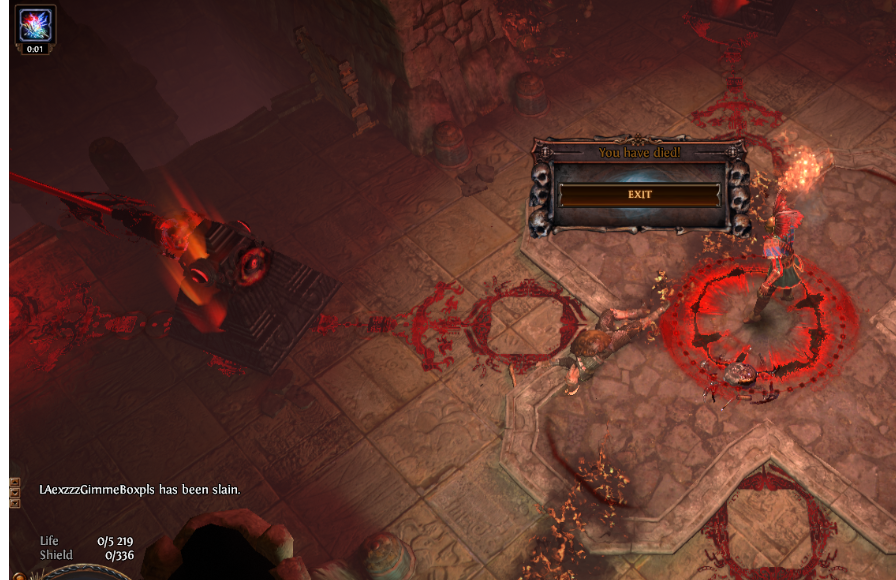Click the topmost chat scroll arrow button
Image resolution: width=896 pixels, height=580 pixels.
(x=15, y=482)
